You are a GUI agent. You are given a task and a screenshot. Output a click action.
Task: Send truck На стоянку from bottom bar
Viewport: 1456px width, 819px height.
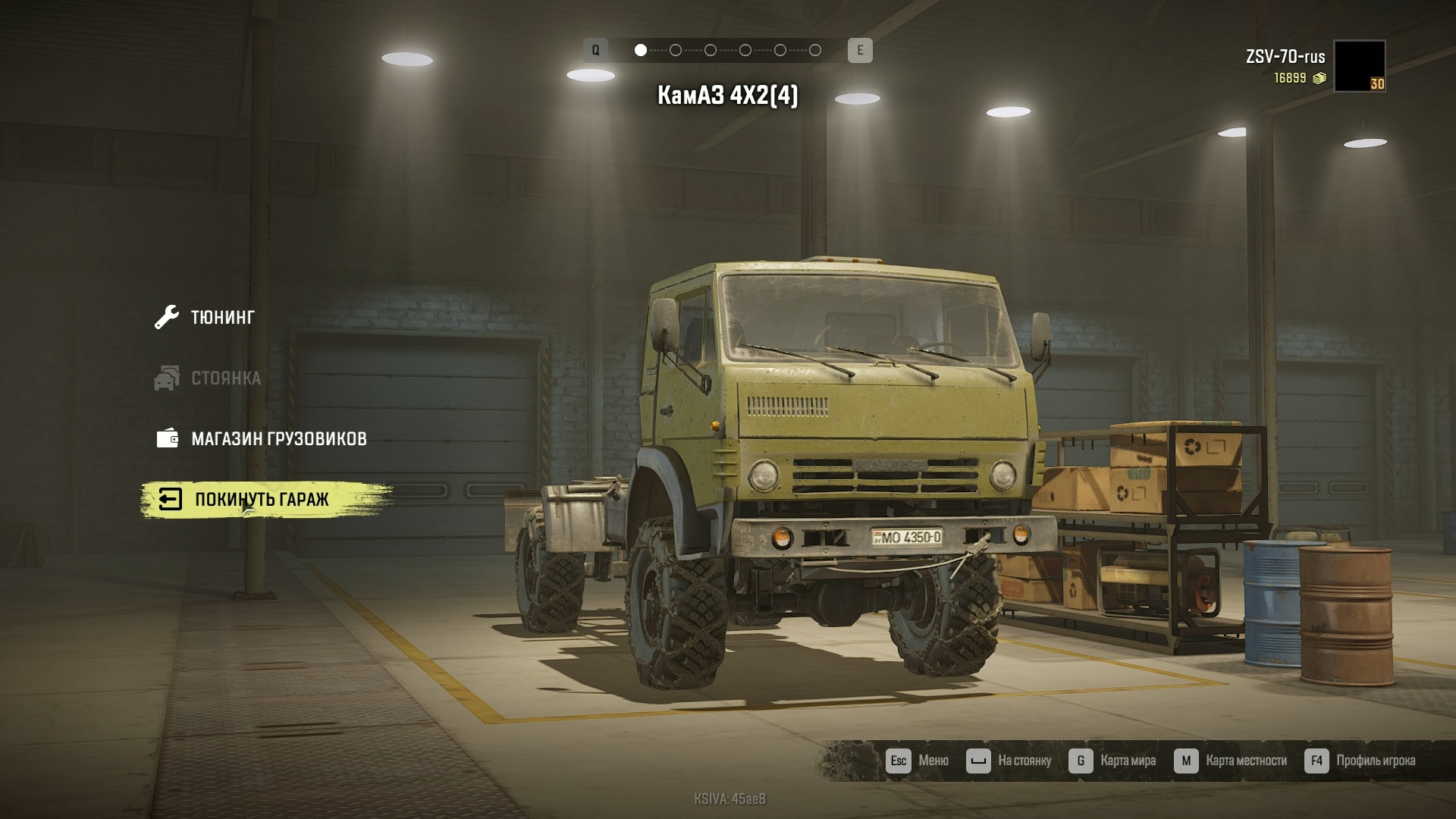tap(1009, 761)
